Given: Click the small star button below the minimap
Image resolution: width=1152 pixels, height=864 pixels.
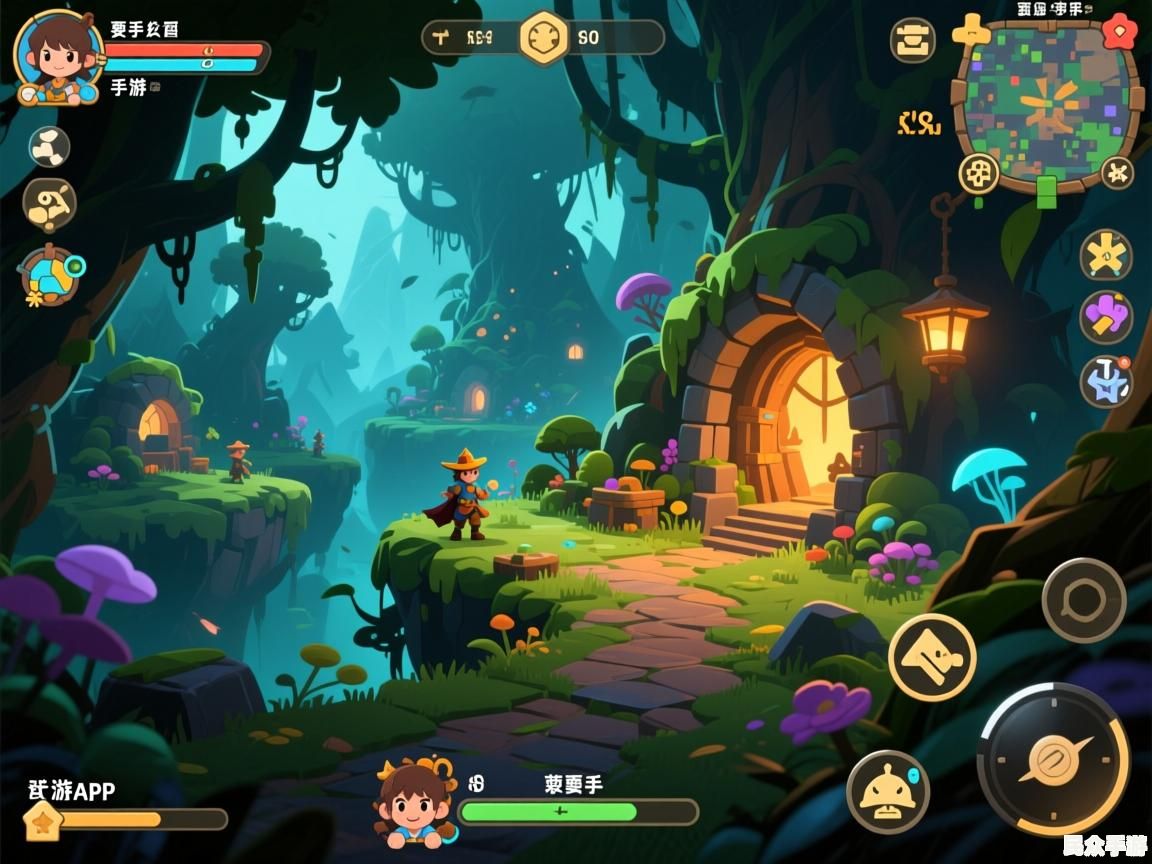Looking at the screenshot, I should point(1117,173).
